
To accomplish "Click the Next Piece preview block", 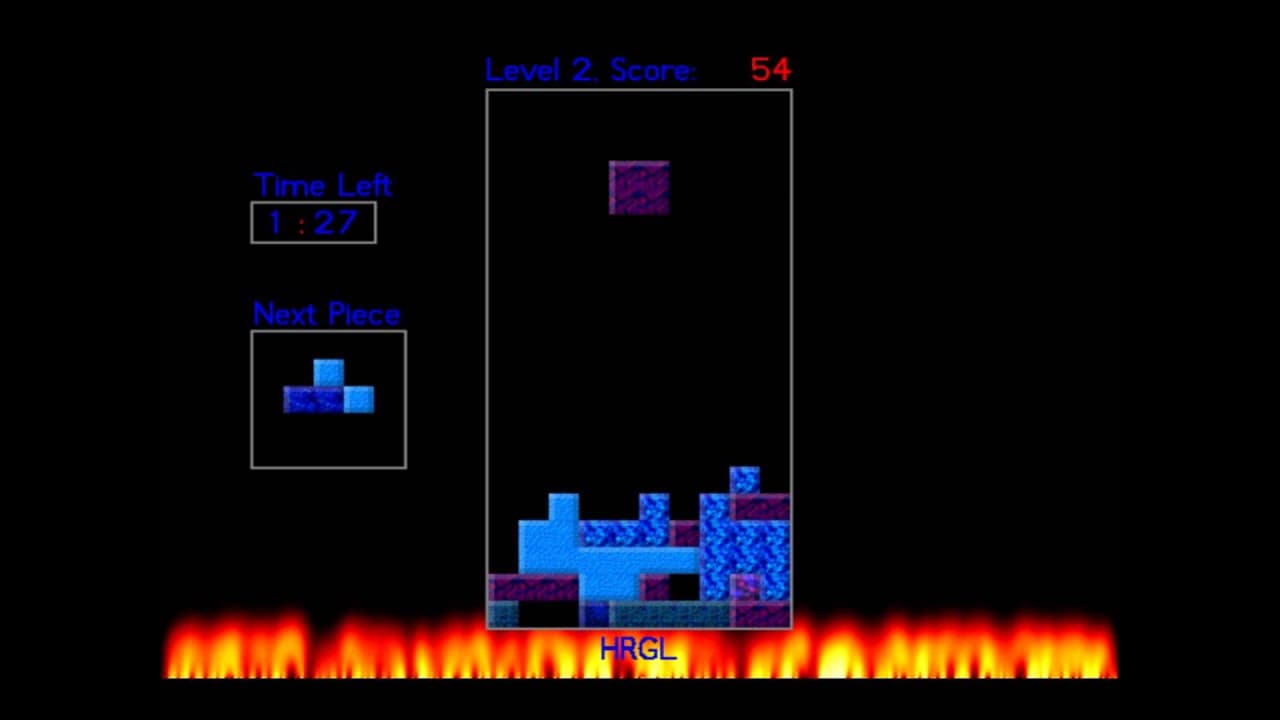I will (328, 390).
